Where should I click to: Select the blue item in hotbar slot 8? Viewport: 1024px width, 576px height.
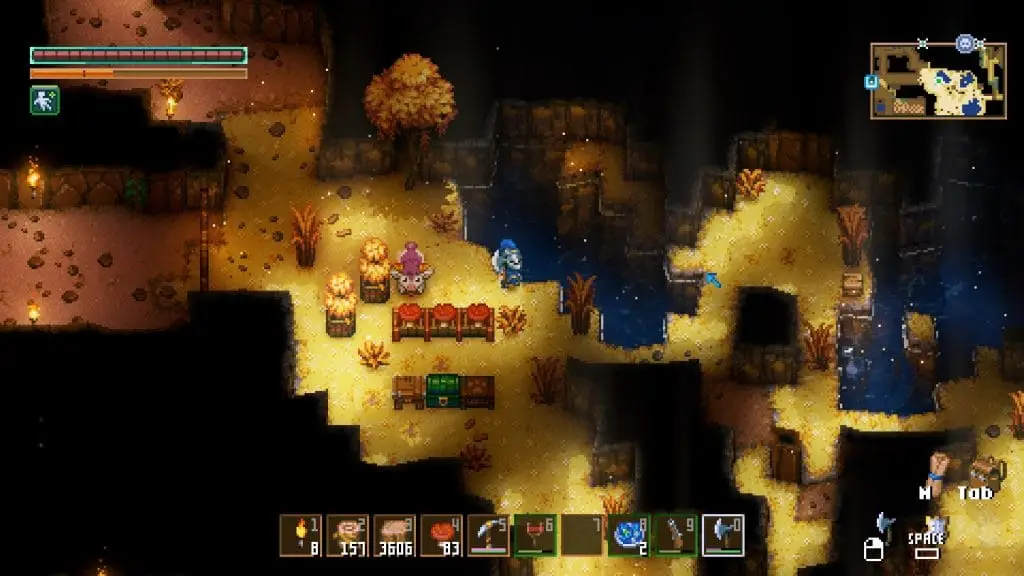(x=629, y=535)
